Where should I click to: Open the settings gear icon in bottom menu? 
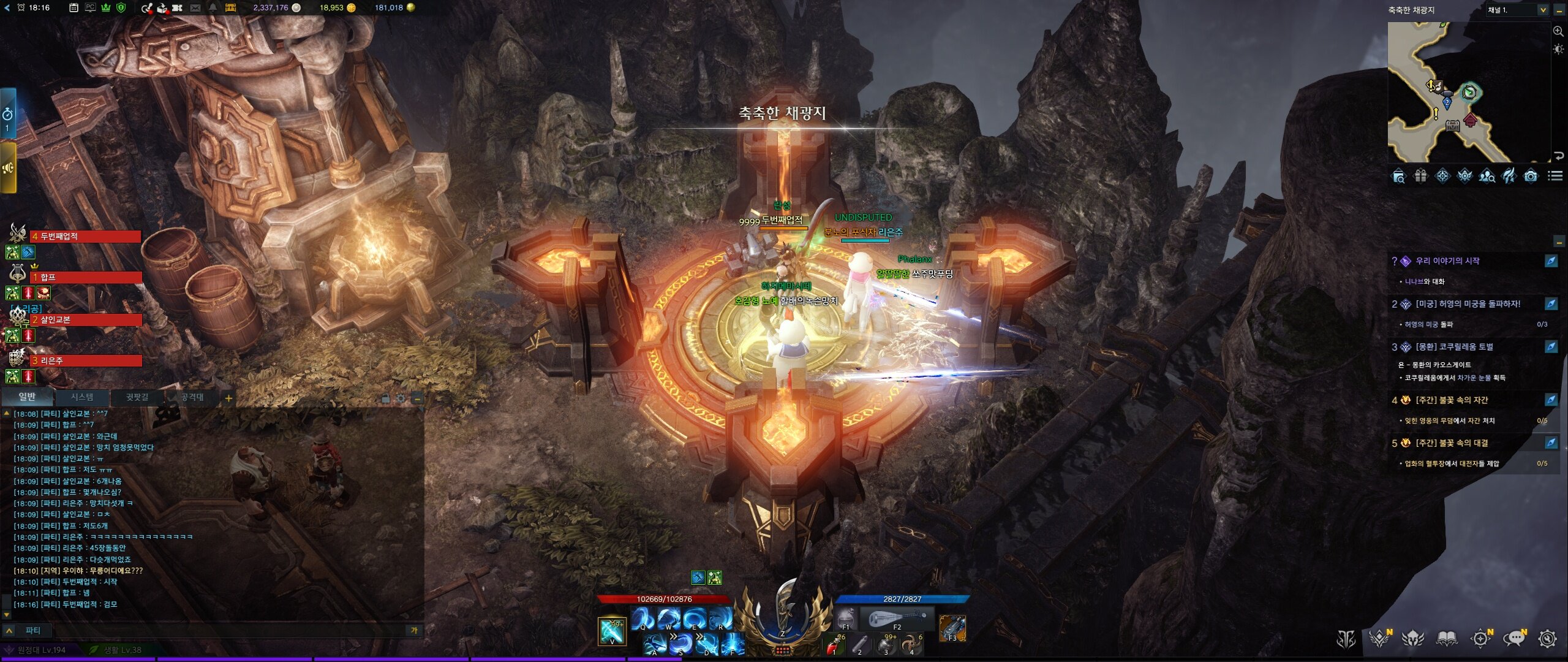[1547, 639]
